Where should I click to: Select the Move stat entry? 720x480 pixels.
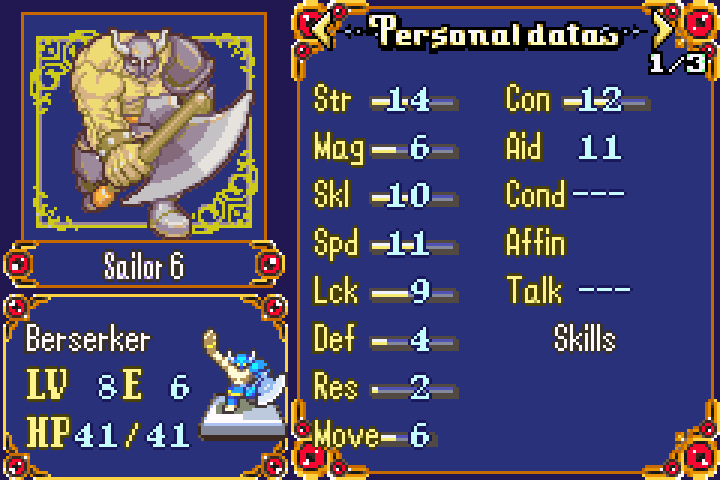coord(372,435)
